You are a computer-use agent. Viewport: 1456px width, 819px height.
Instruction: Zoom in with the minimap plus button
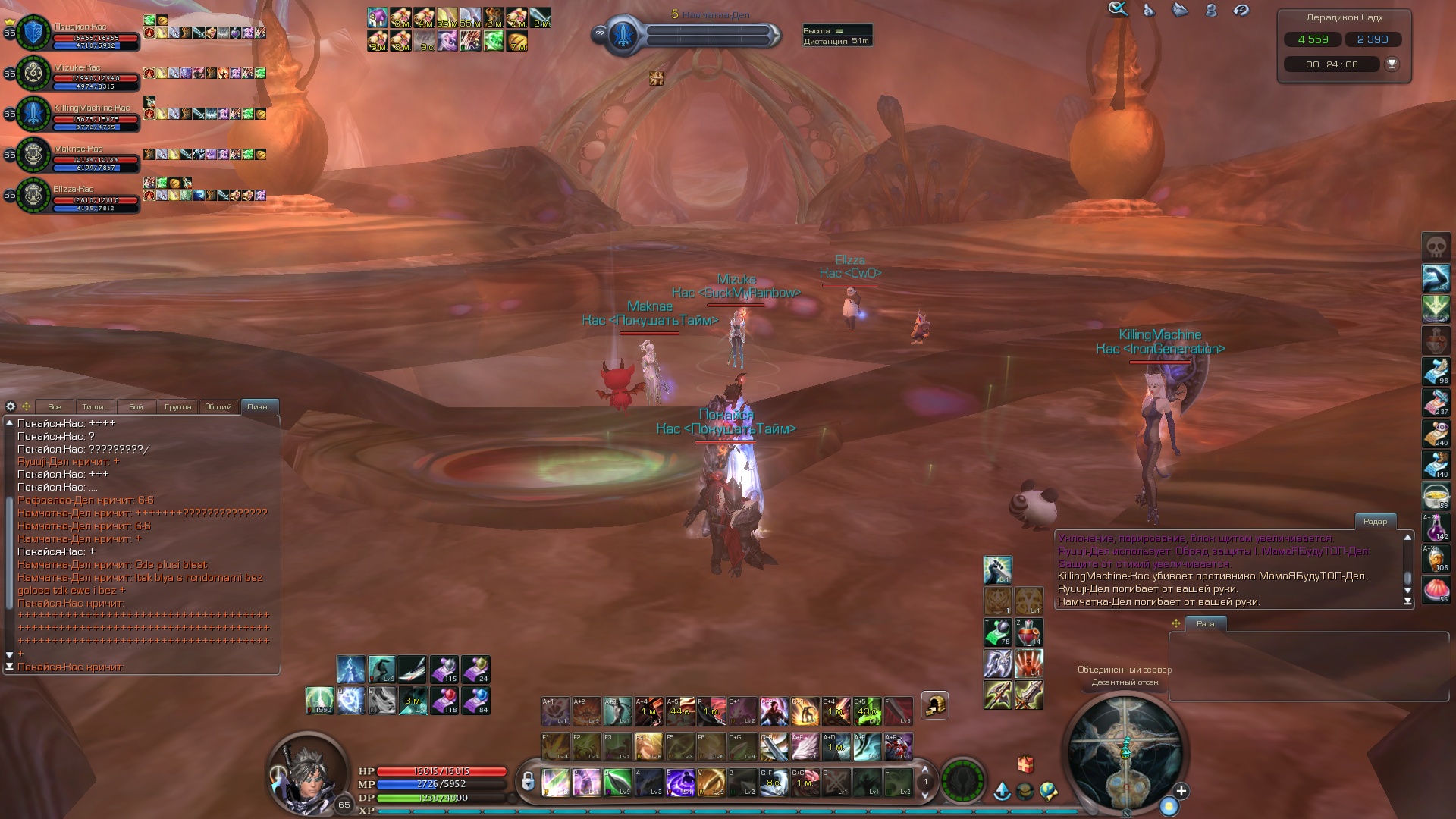(x=1181, y=791)
